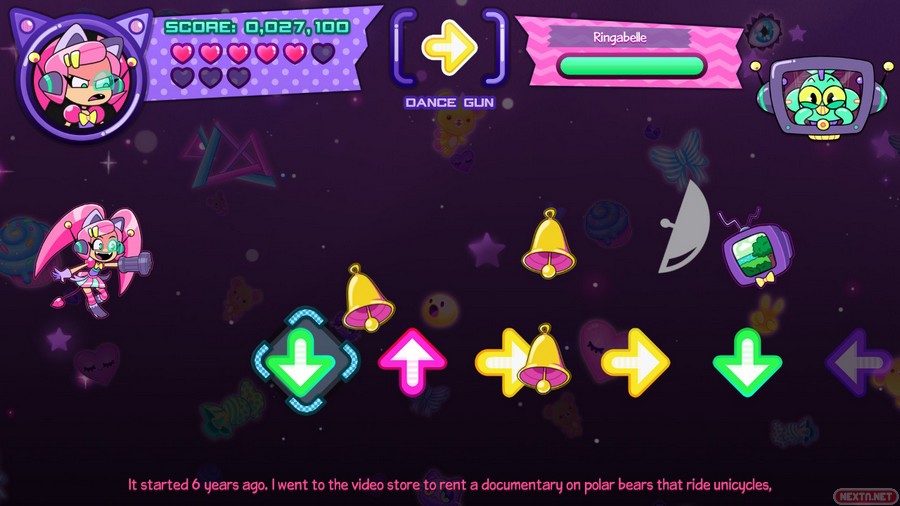The height and width of the screenshot is (506, 900).
Task: Hit the green down arrow in target frame
Action: [301, 361]
